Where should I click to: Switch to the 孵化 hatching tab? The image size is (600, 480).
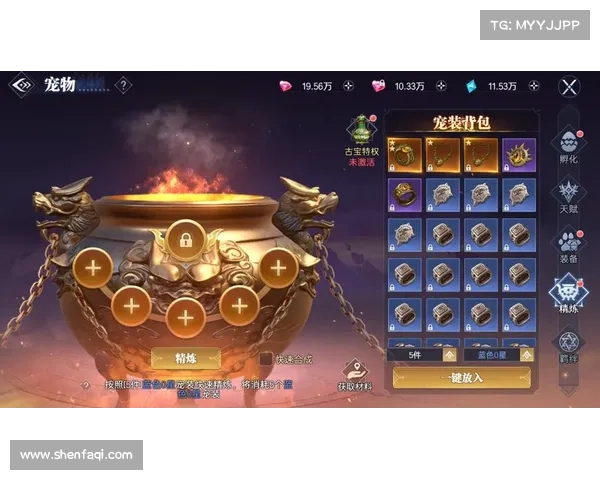pos(568,144)
